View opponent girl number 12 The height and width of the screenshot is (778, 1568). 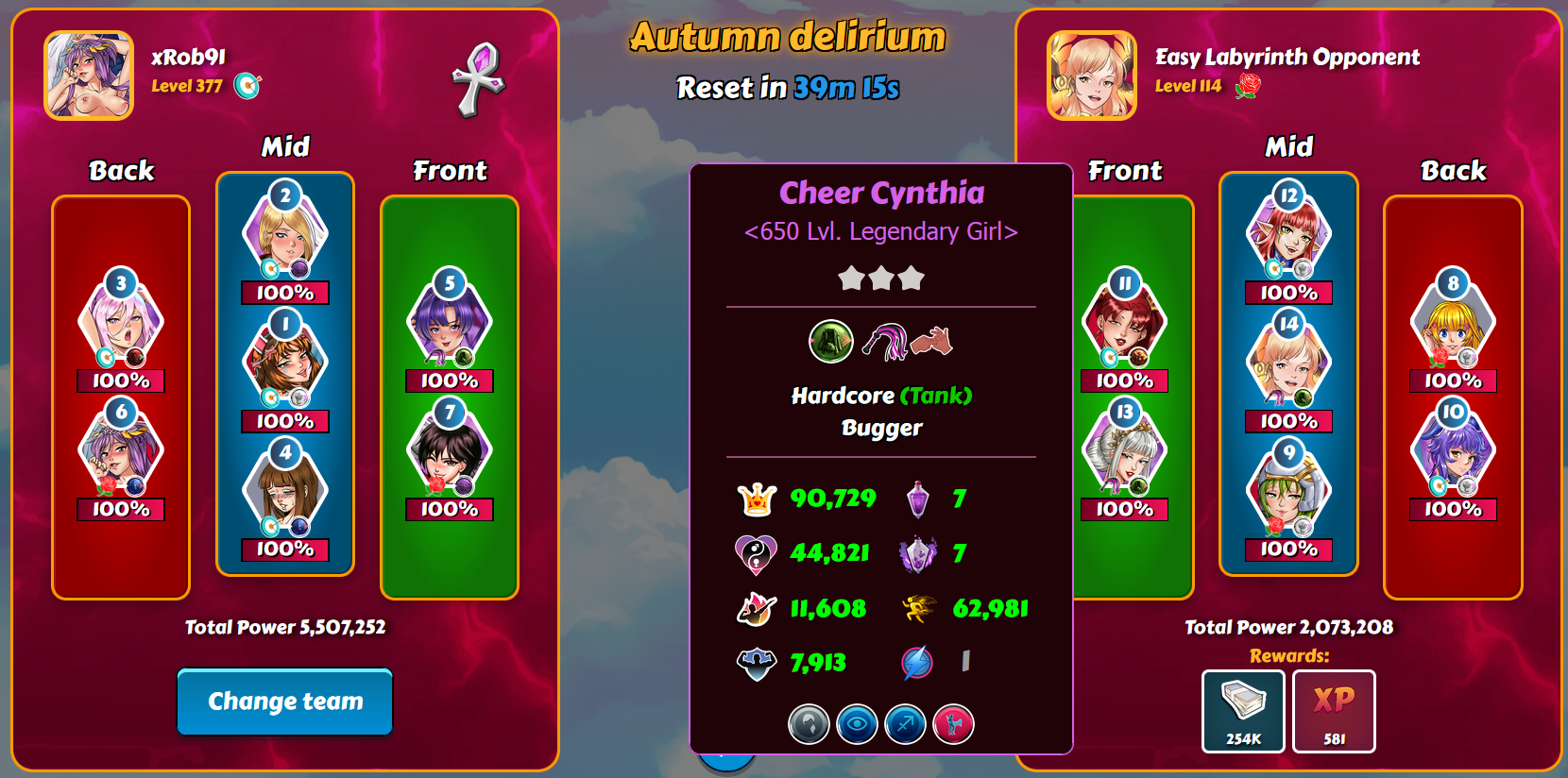pos(1288,236)
